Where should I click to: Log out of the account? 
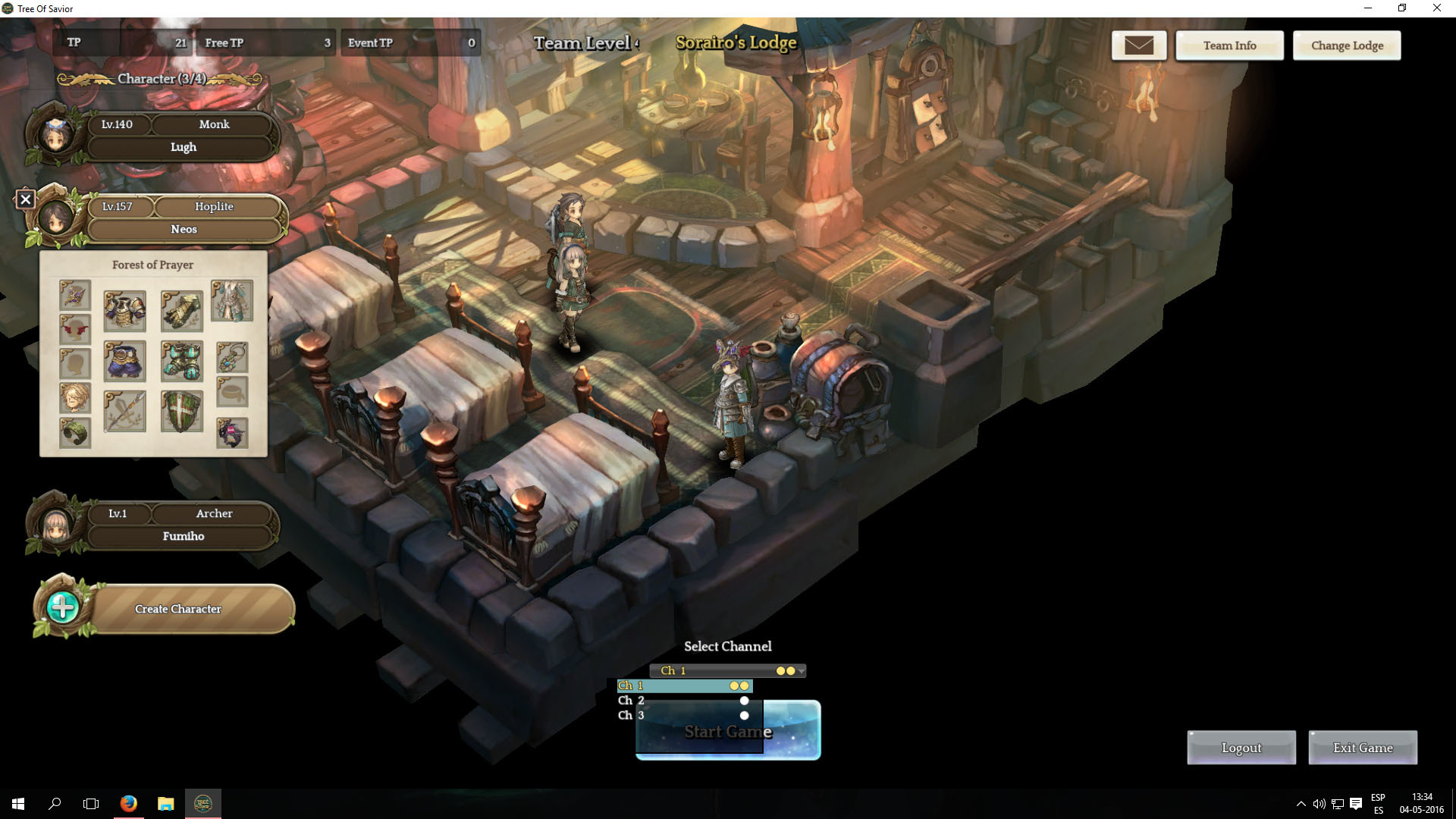[1241, 748]
